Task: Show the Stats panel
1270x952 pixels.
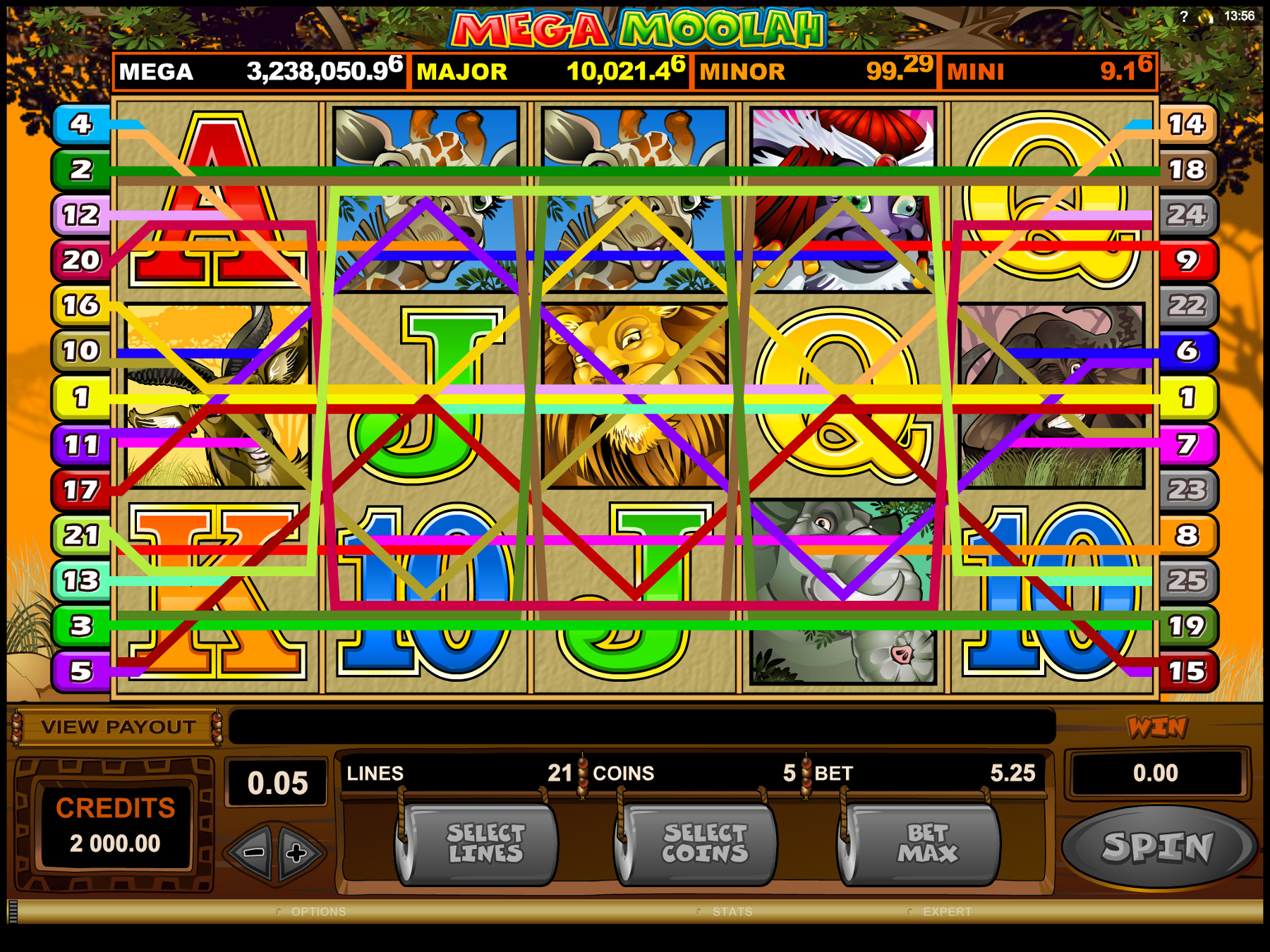Action: 732,912
